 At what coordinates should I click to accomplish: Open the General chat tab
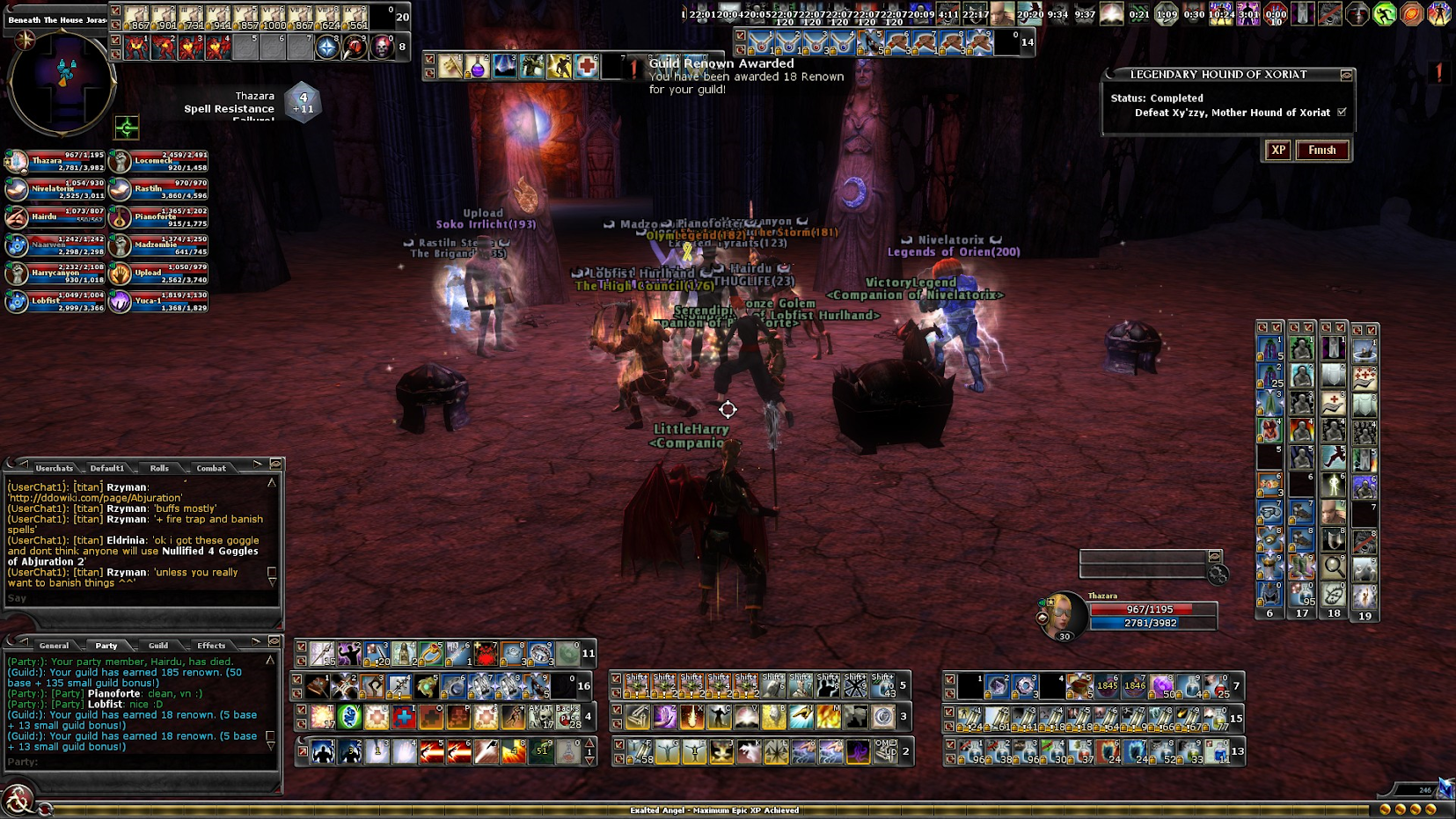(54, 646)
